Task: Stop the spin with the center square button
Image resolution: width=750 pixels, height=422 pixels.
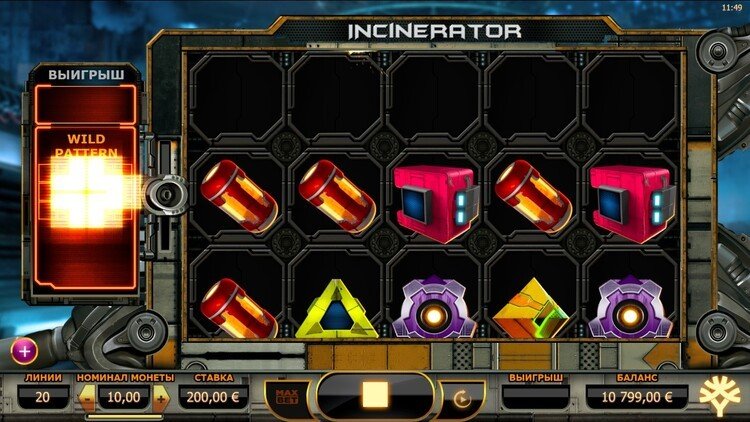Action: tap(375, 395)
